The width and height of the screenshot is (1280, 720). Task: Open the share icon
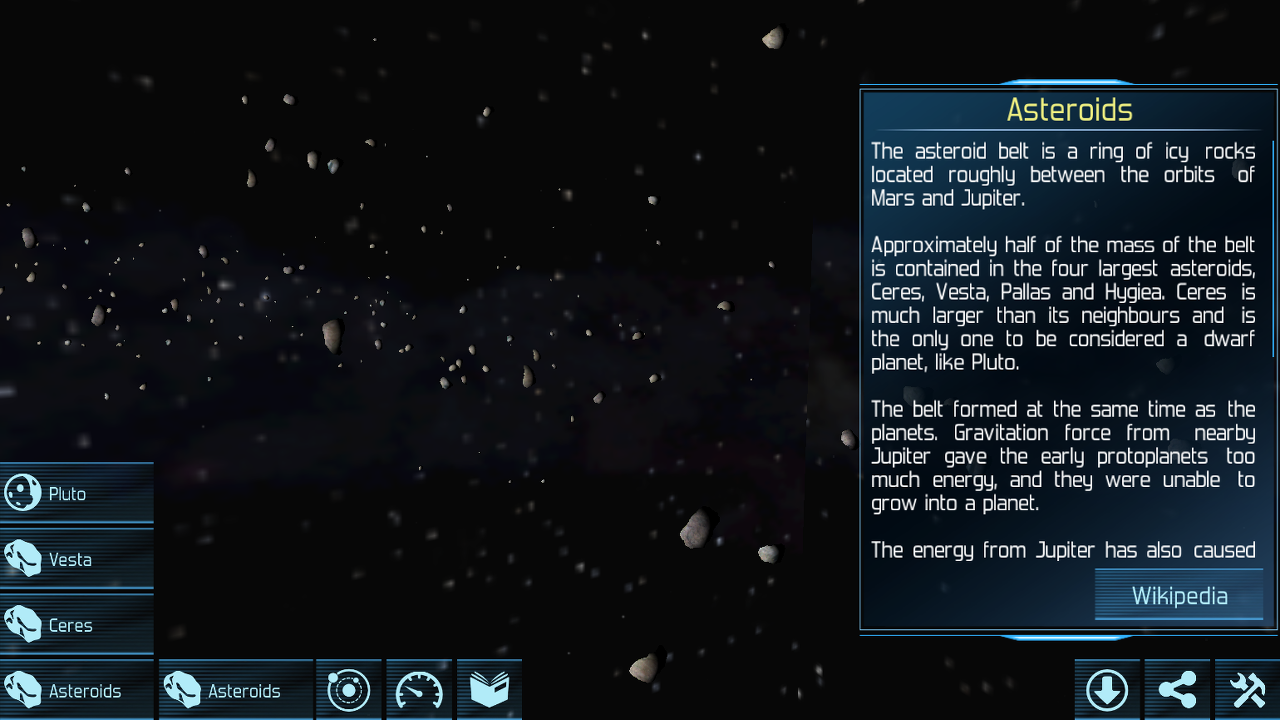(x=1177, y=689)
